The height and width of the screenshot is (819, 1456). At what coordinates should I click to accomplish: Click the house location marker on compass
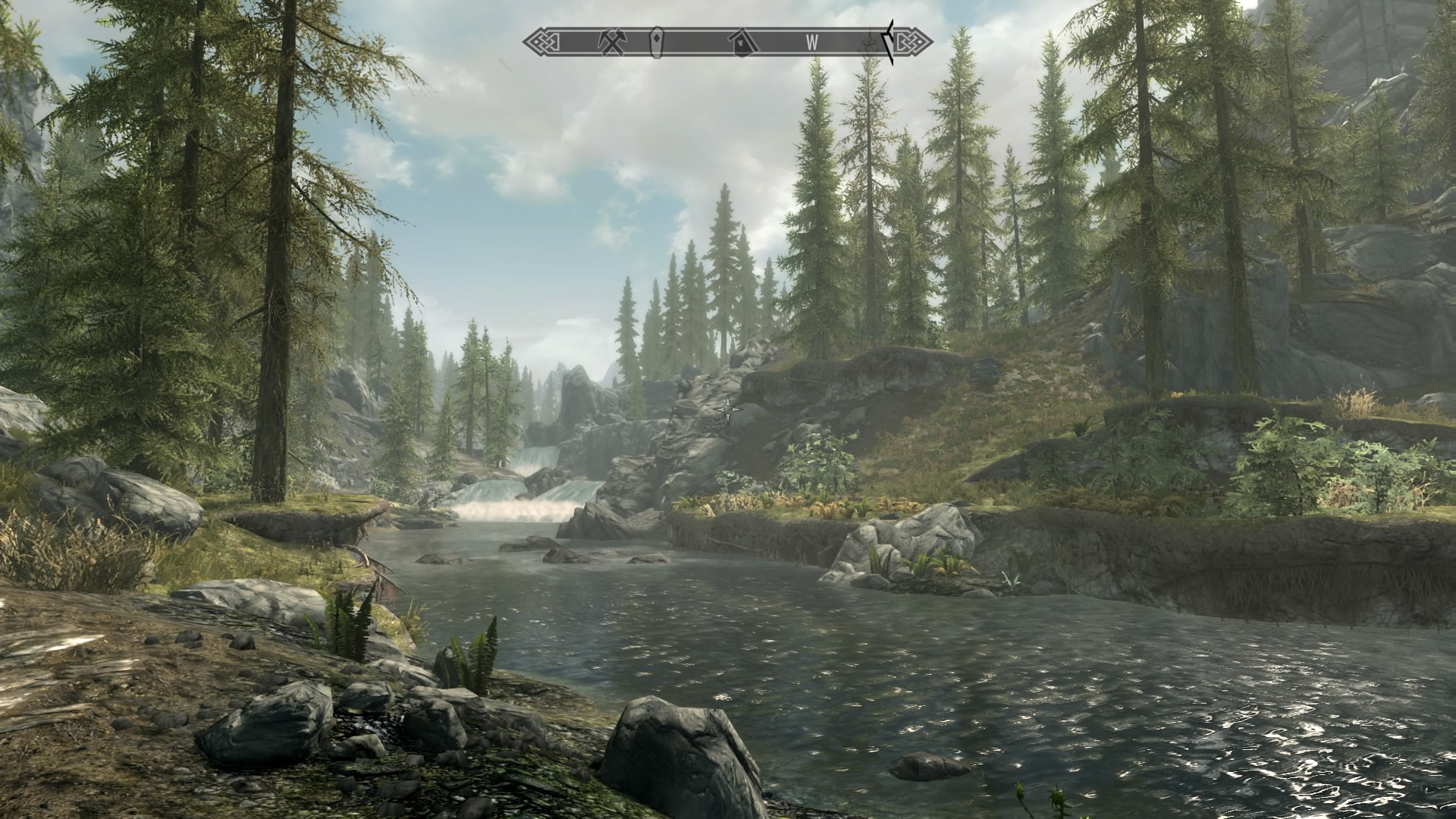[741, 42]
